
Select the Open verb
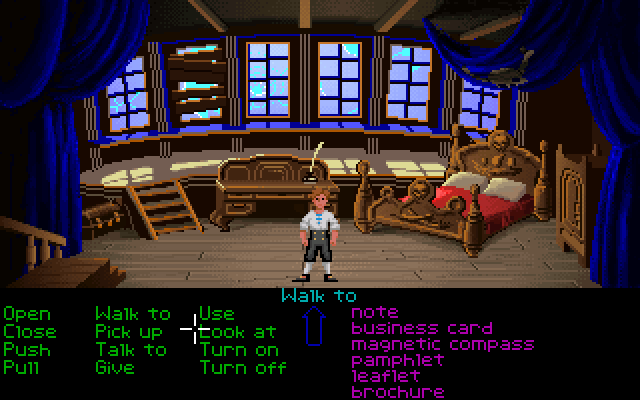pyautogui.click(x=25, y=314)
